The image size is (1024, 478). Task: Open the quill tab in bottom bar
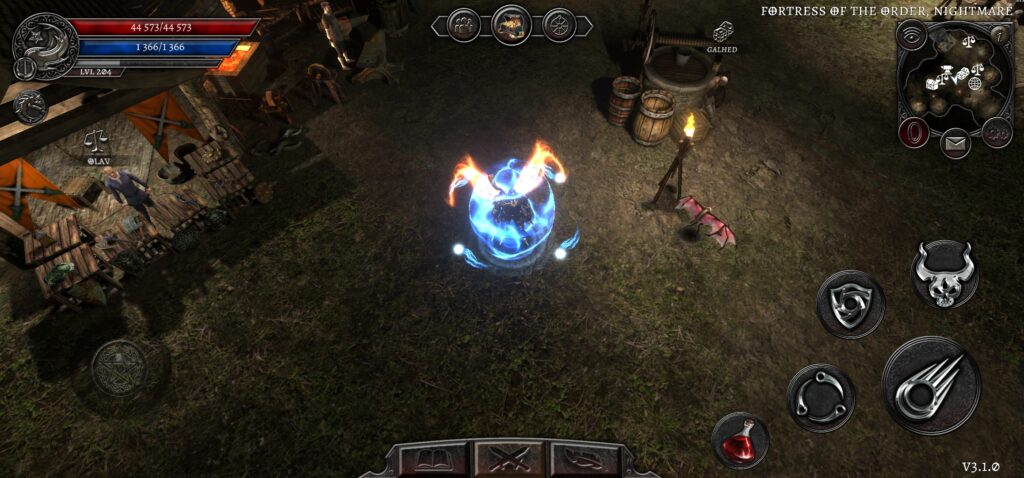pyautogui.click(x=585, y=460)
